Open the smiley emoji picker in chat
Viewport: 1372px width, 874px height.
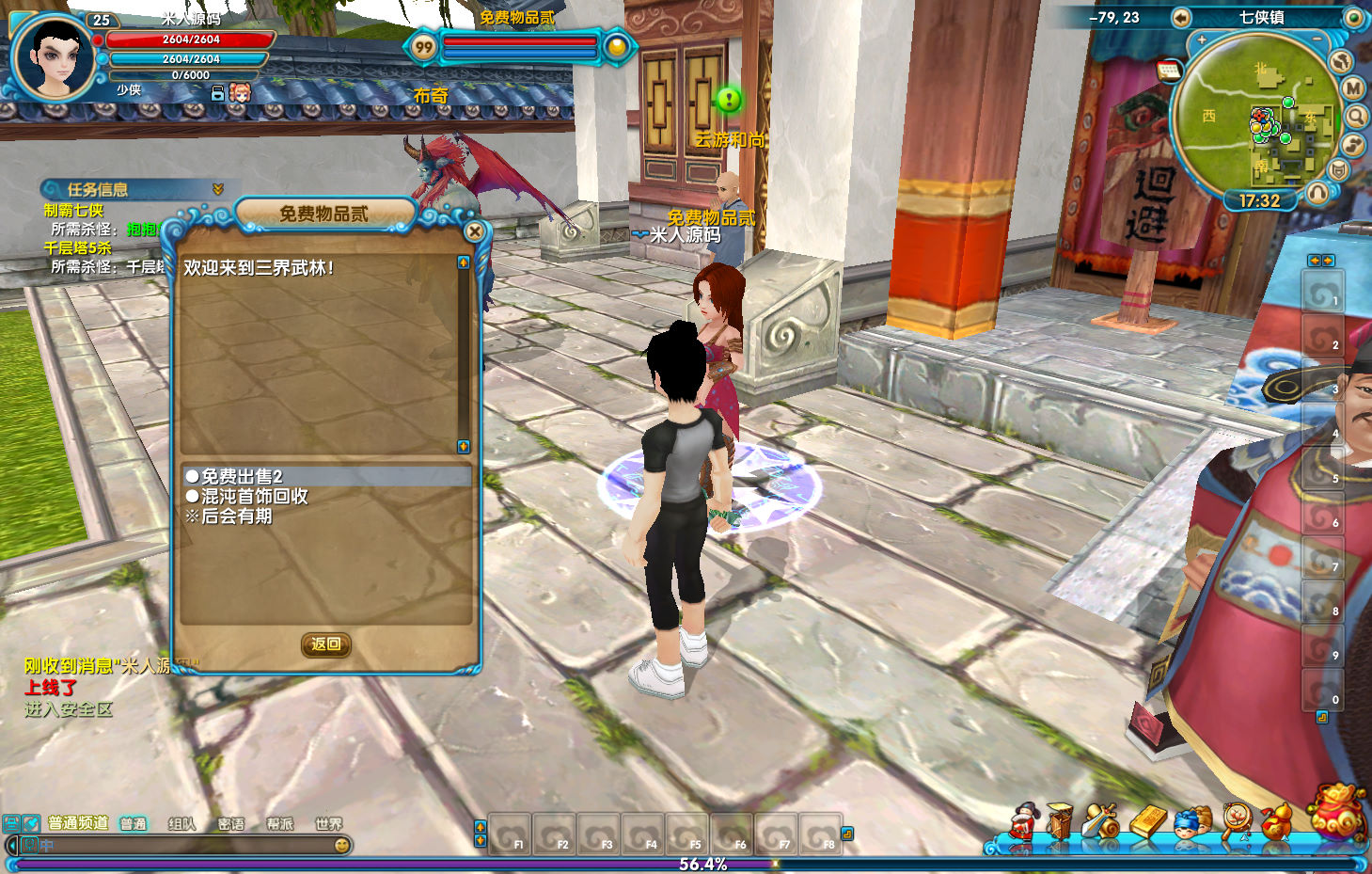(342, 846)
